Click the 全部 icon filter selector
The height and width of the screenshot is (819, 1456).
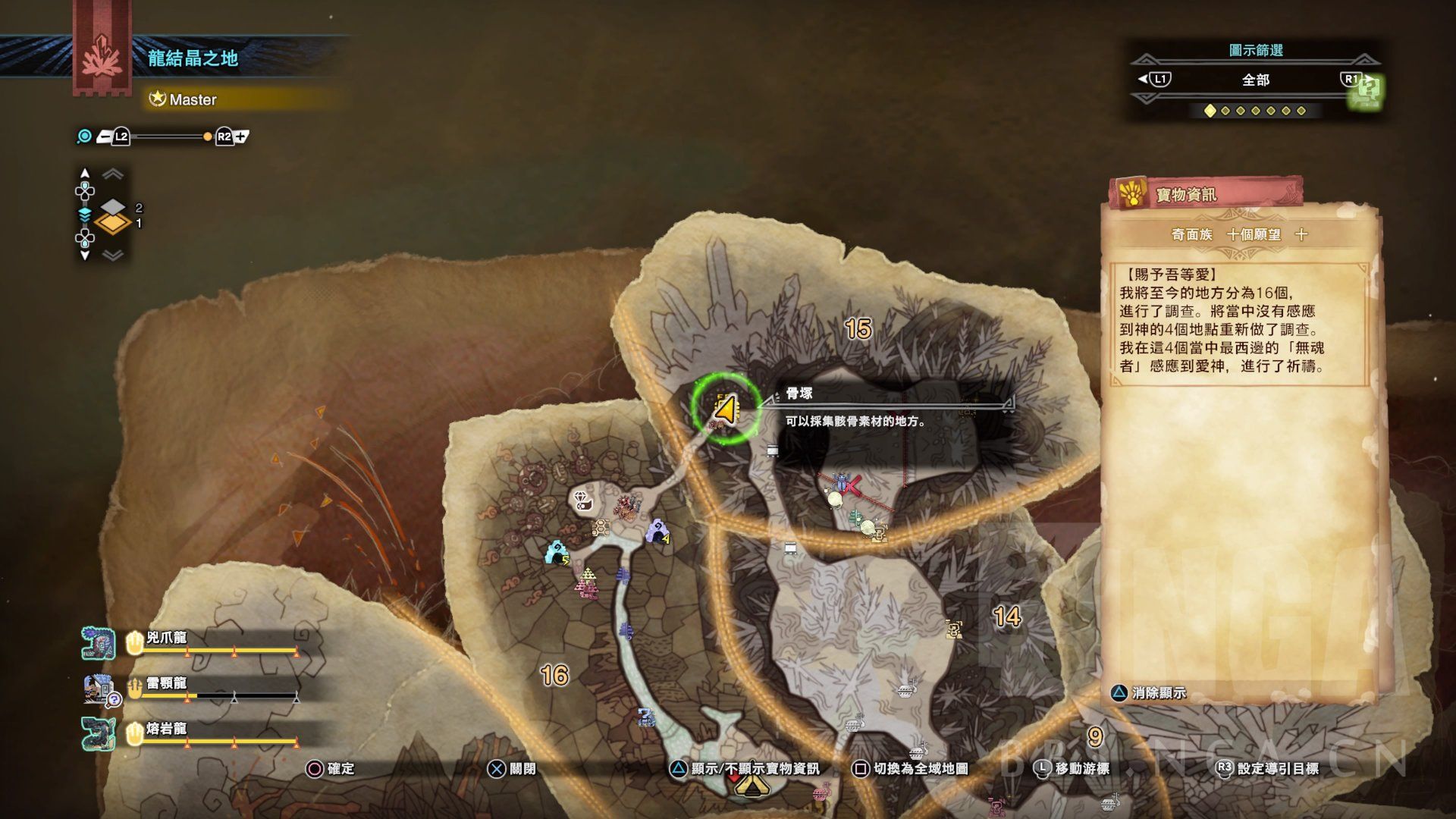pos(1255,80)
